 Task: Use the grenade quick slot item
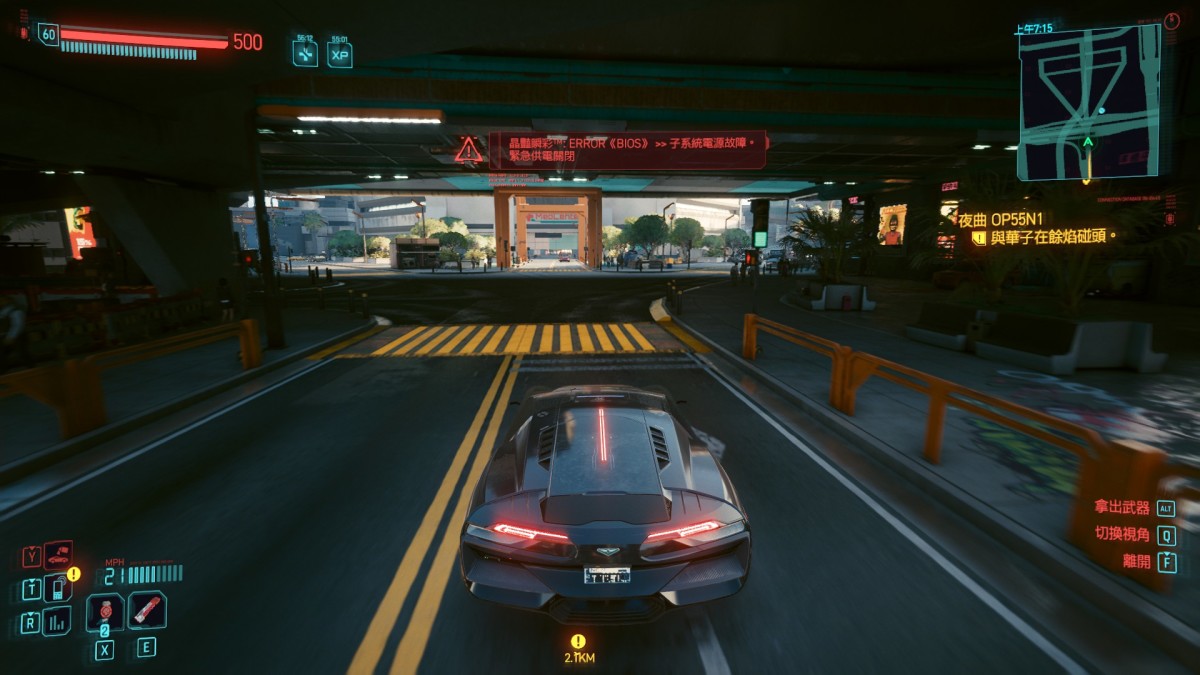point(105,611)
